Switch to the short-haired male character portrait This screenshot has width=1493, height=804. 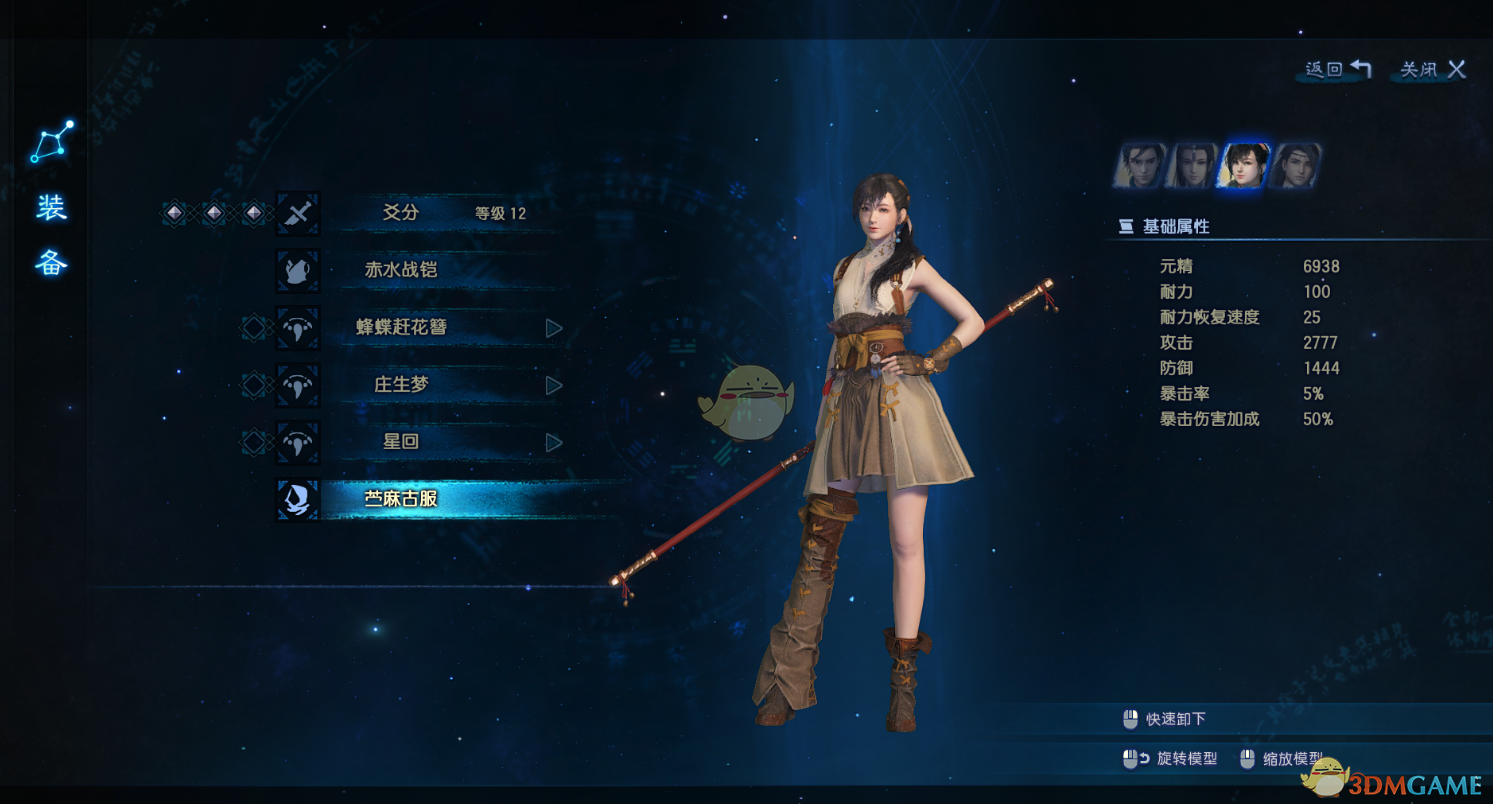point(1141,166)
